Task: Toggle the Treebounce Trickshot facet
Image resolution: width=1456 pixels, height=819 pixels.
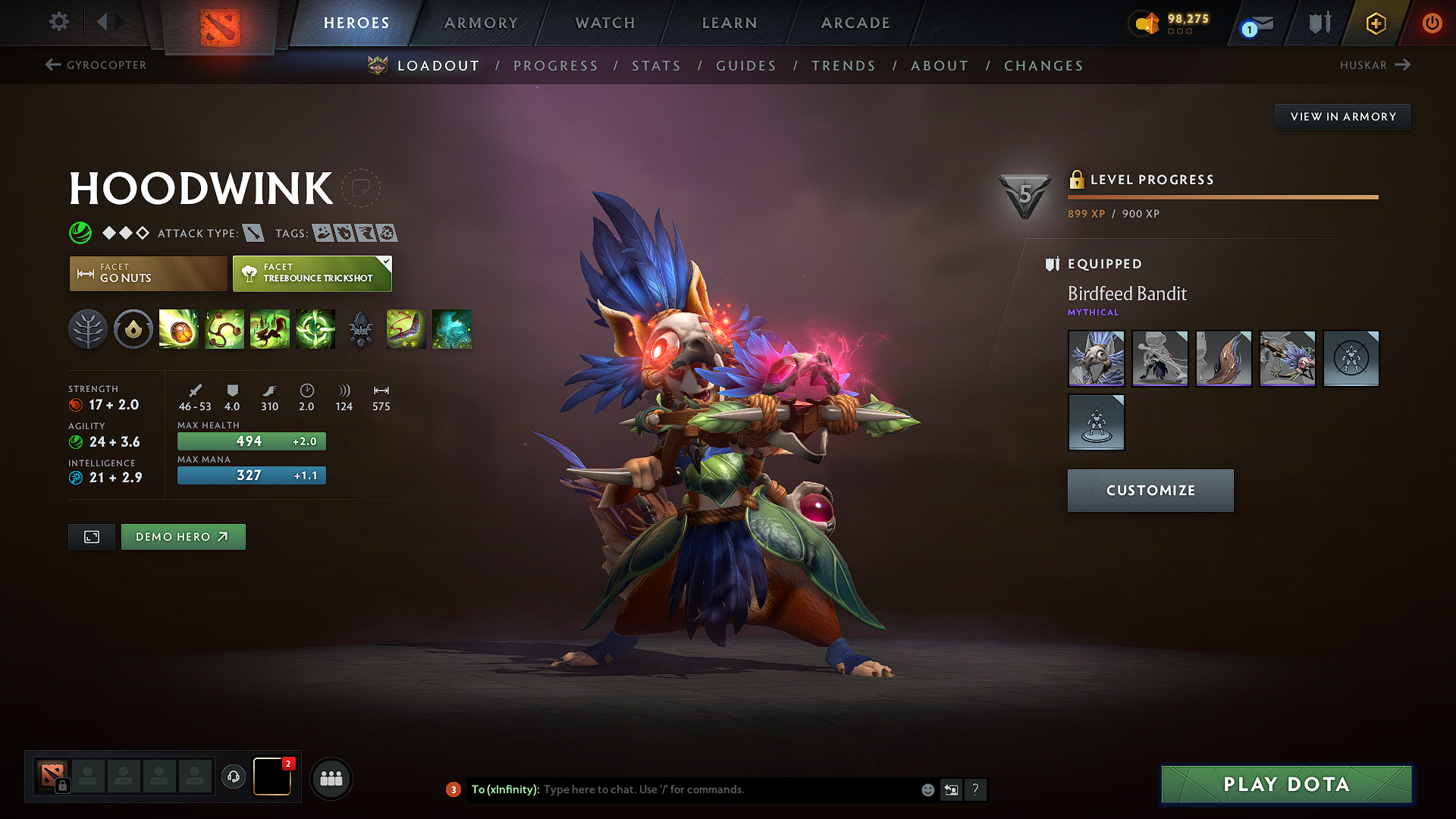Action: coord(312,274)
